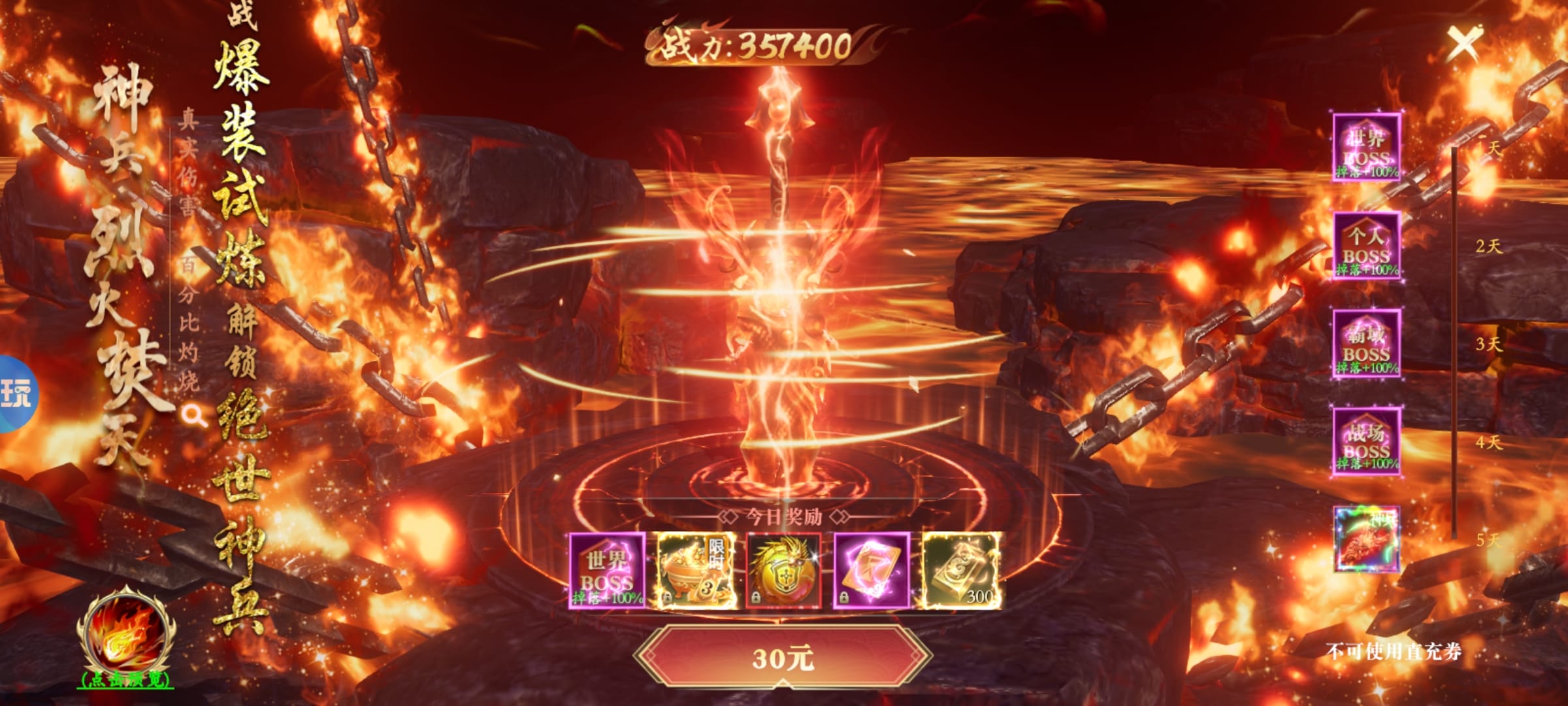This screenshot has width=1568, height=706.
Task: Tap the magnifying glass detail icon
Action: (x=193, y=415)
